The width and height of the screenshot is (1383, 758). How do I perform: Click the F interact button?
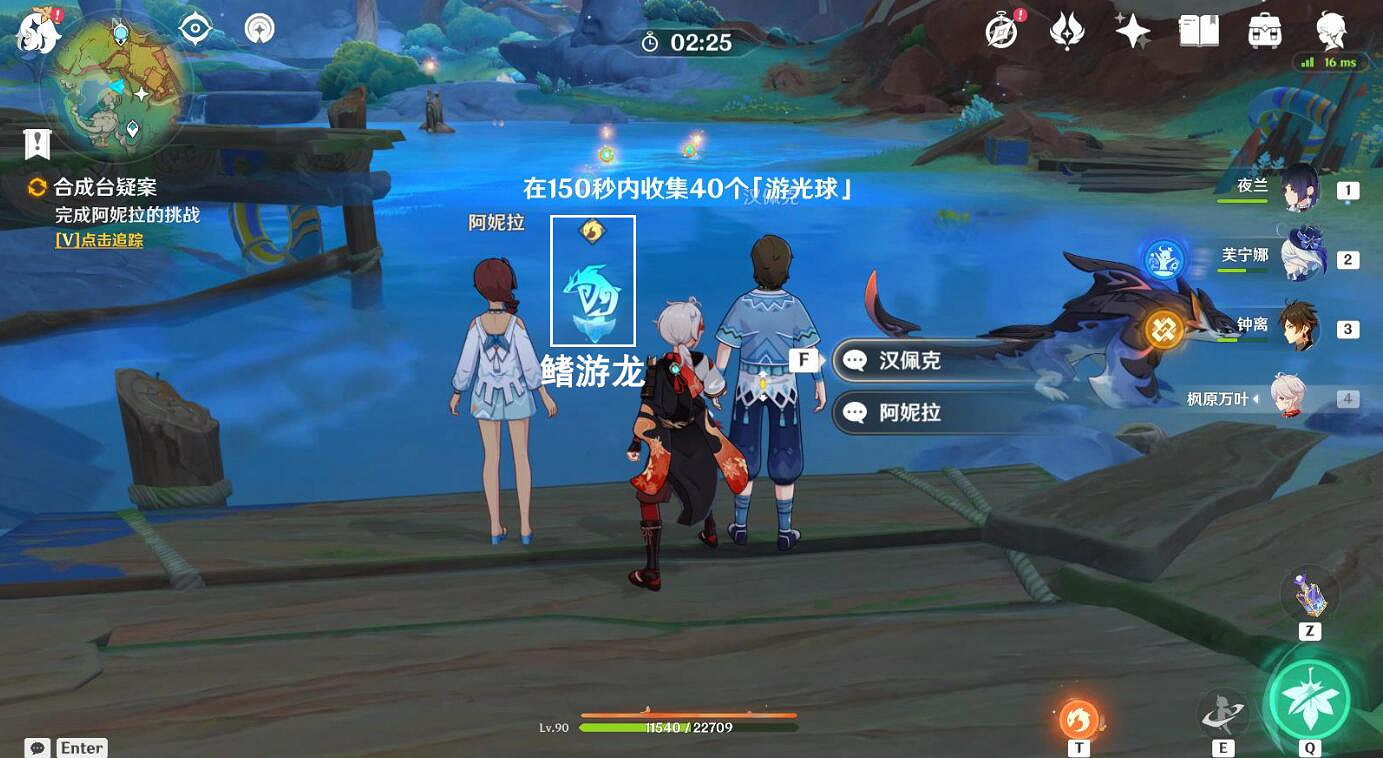coord(804,358)
